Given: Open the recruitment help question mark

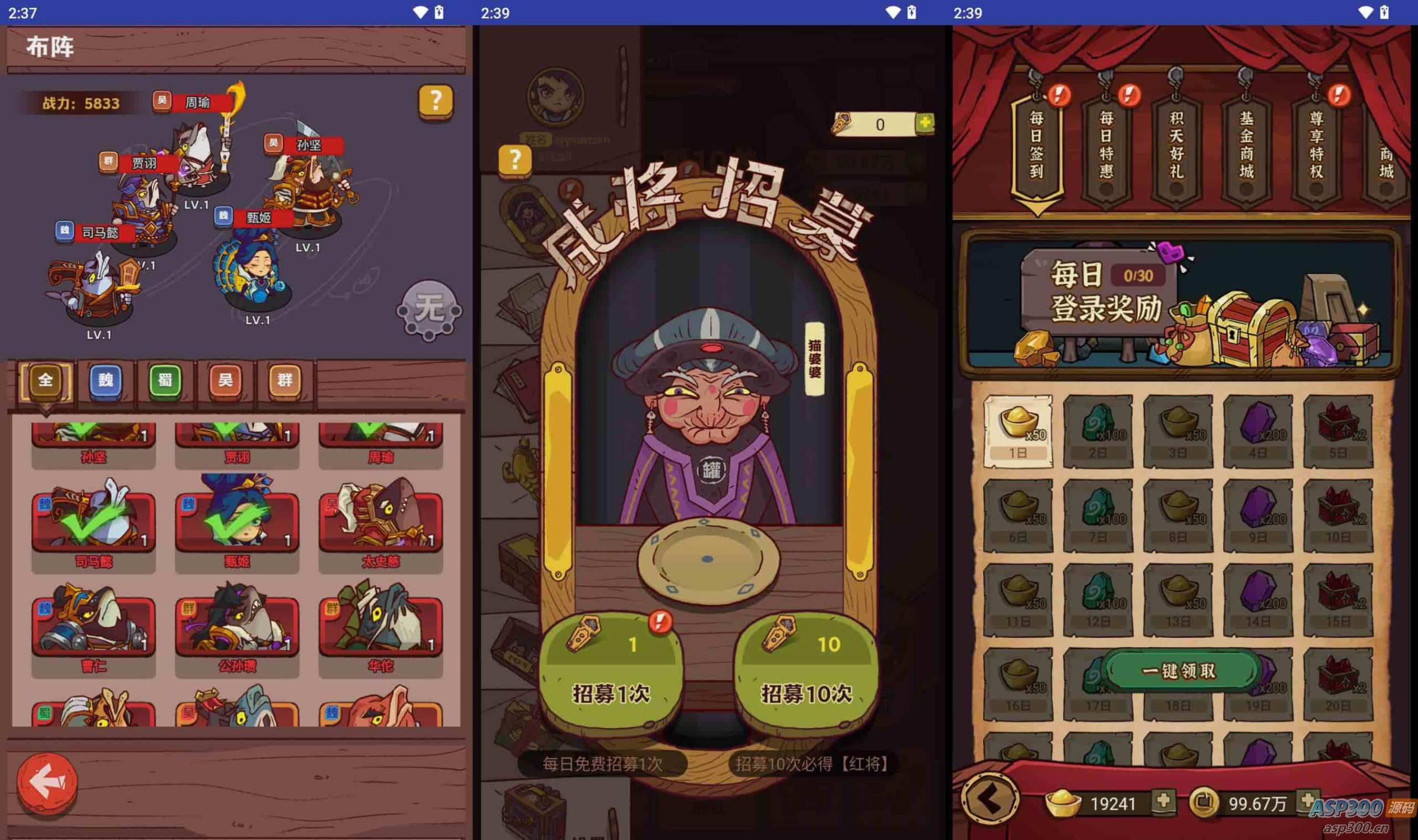Looking at the screenshot, I should [515, 160].
